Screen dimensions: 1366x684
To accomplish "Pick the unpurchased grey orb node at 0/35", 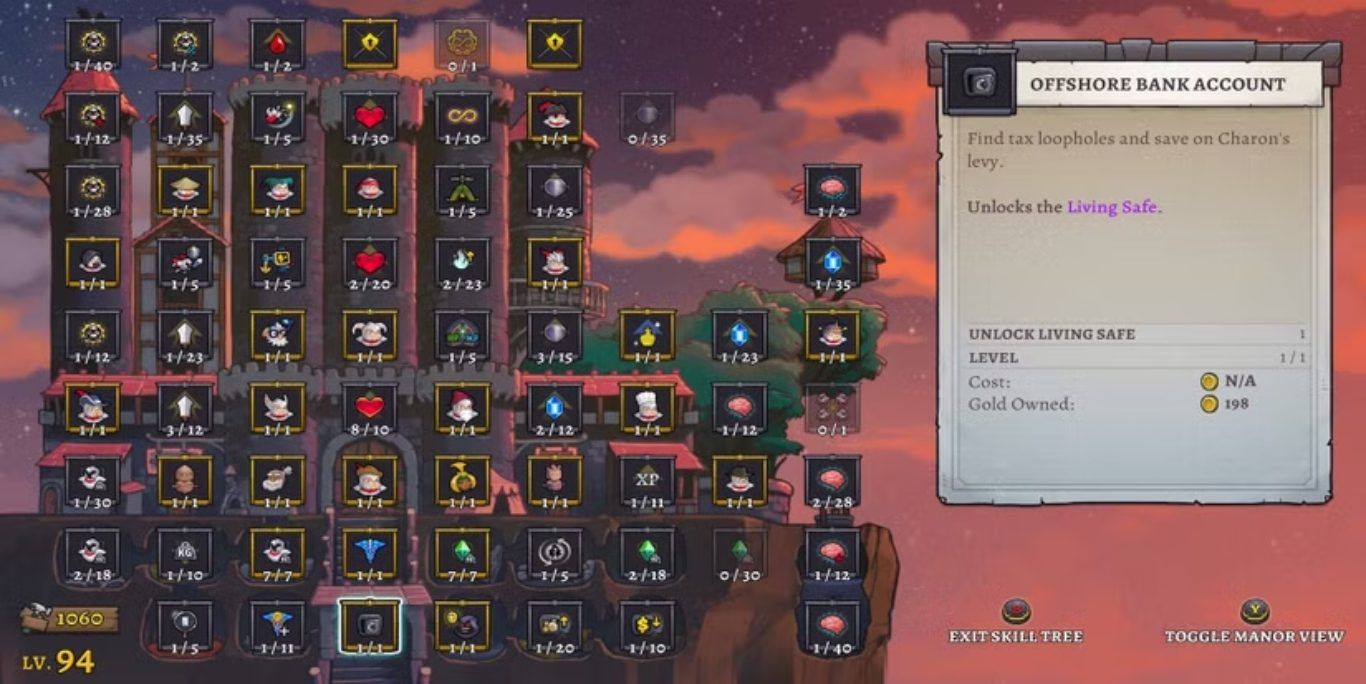I will (x=647, y=116).
